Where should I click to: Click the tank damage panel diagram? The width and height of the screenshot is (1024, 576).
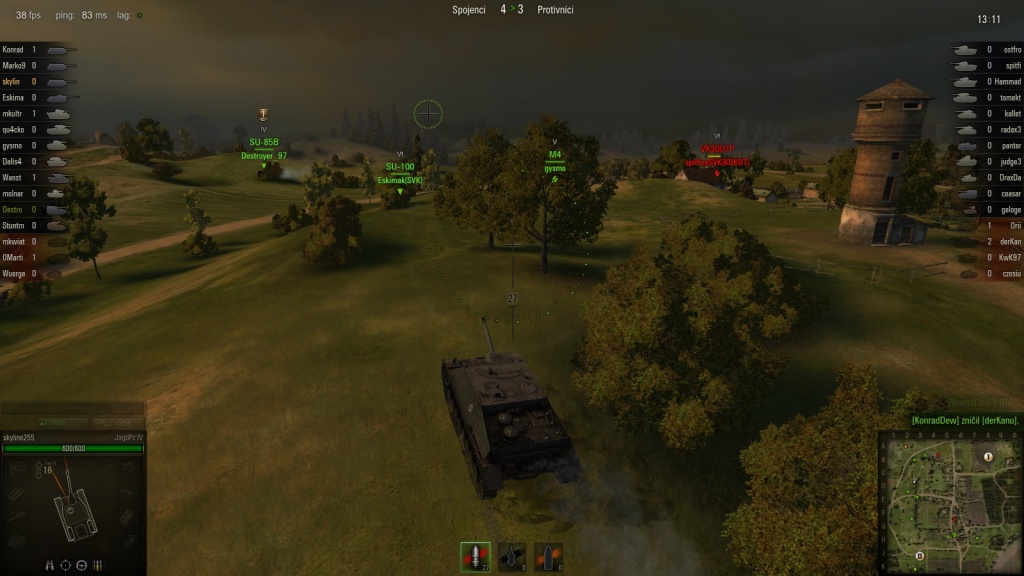74,506
